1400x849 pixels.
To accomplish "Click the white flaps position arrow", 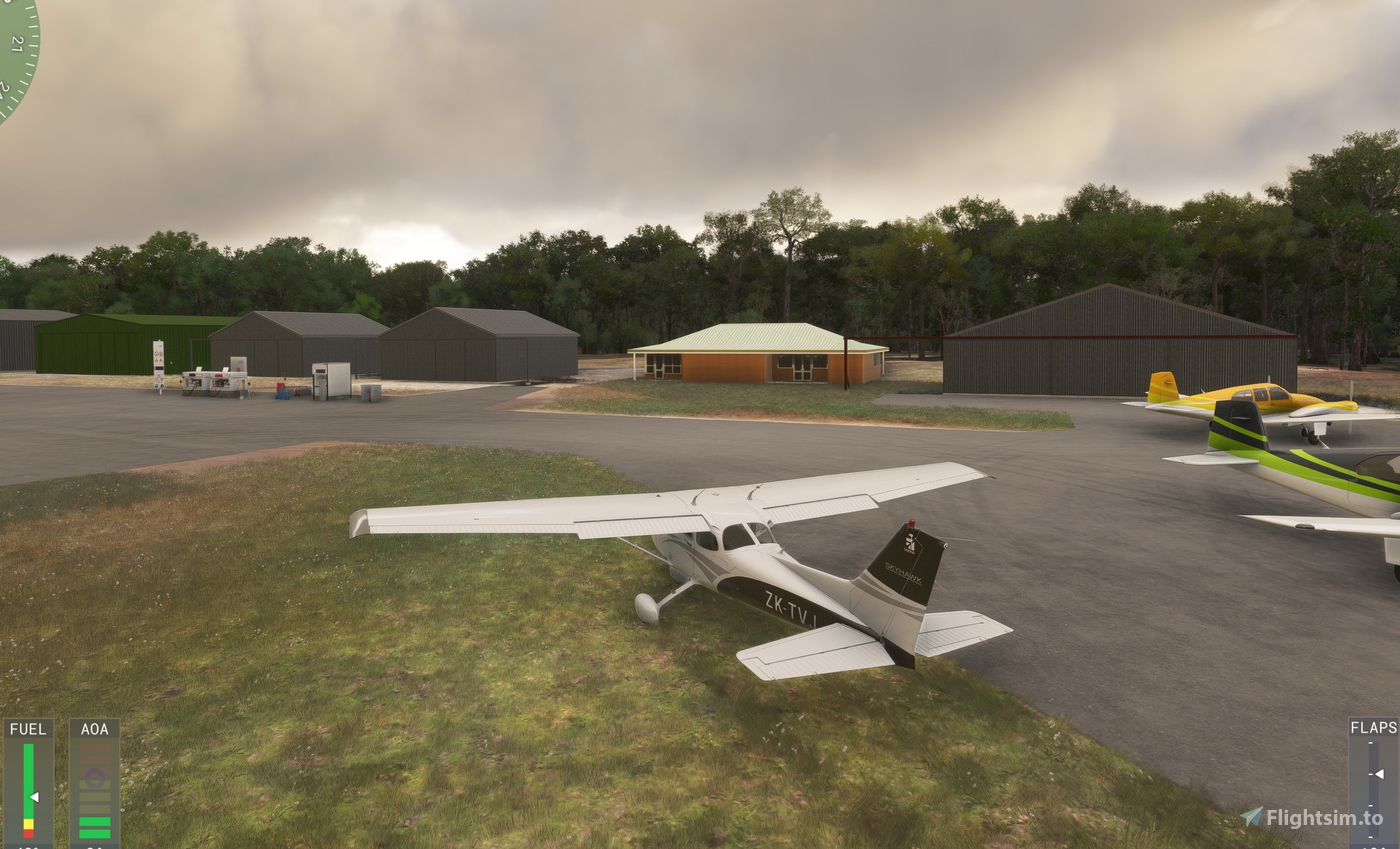I will (1379, 774).
